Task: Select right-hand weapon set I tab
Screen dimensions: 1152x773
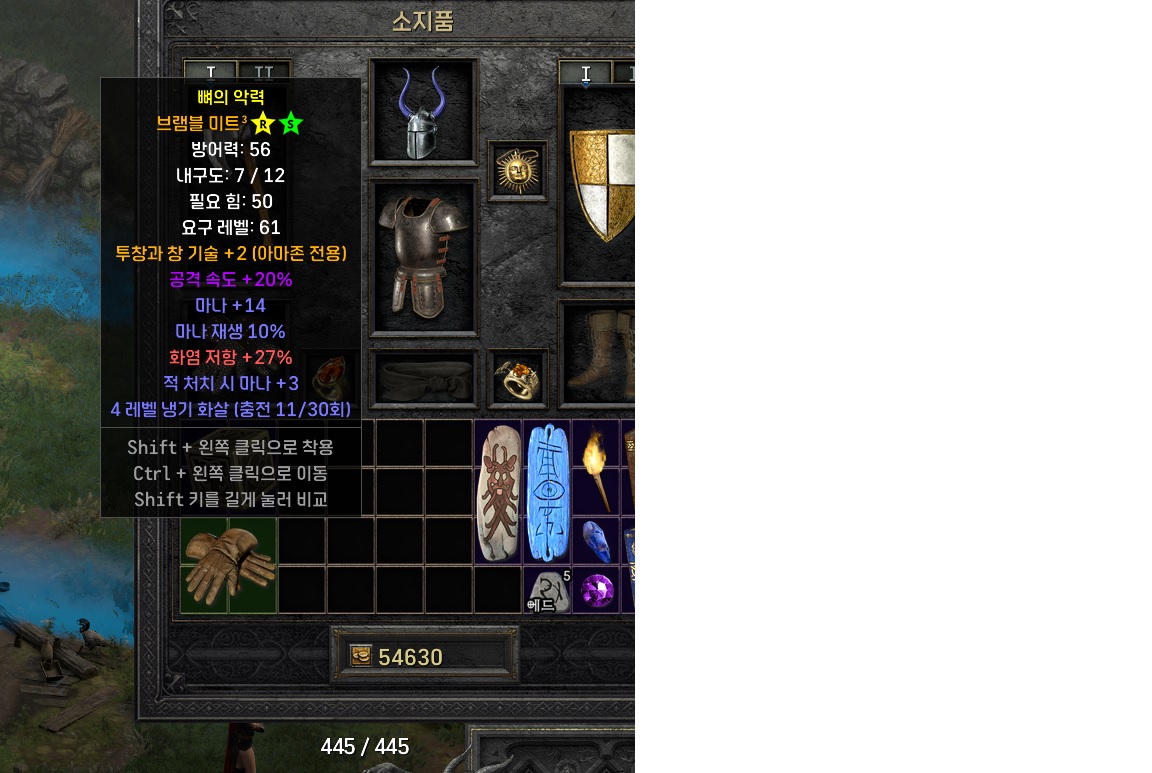Action: pos(586,73)
